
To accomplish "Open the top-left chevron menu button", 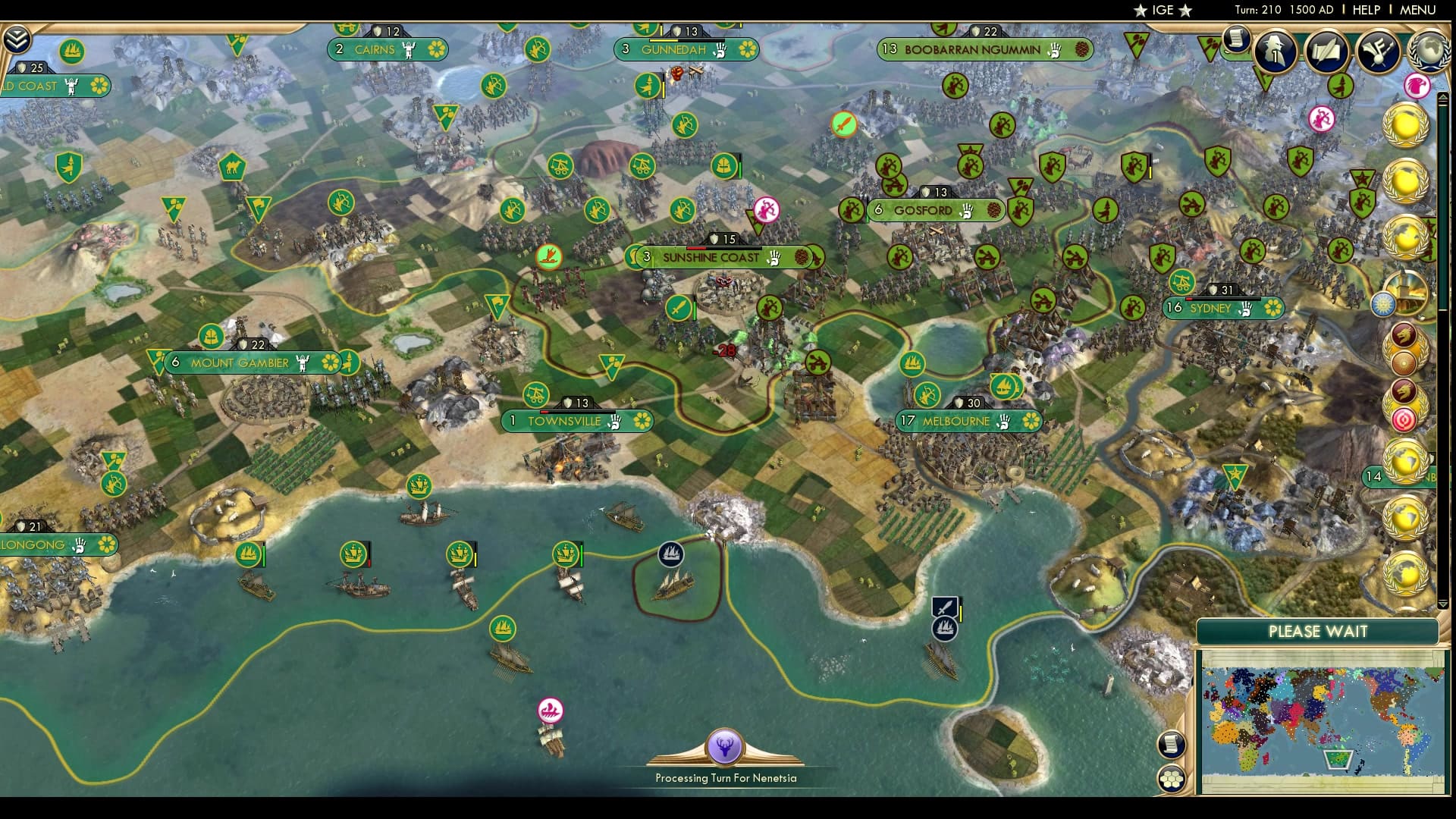I will point(16,39).
